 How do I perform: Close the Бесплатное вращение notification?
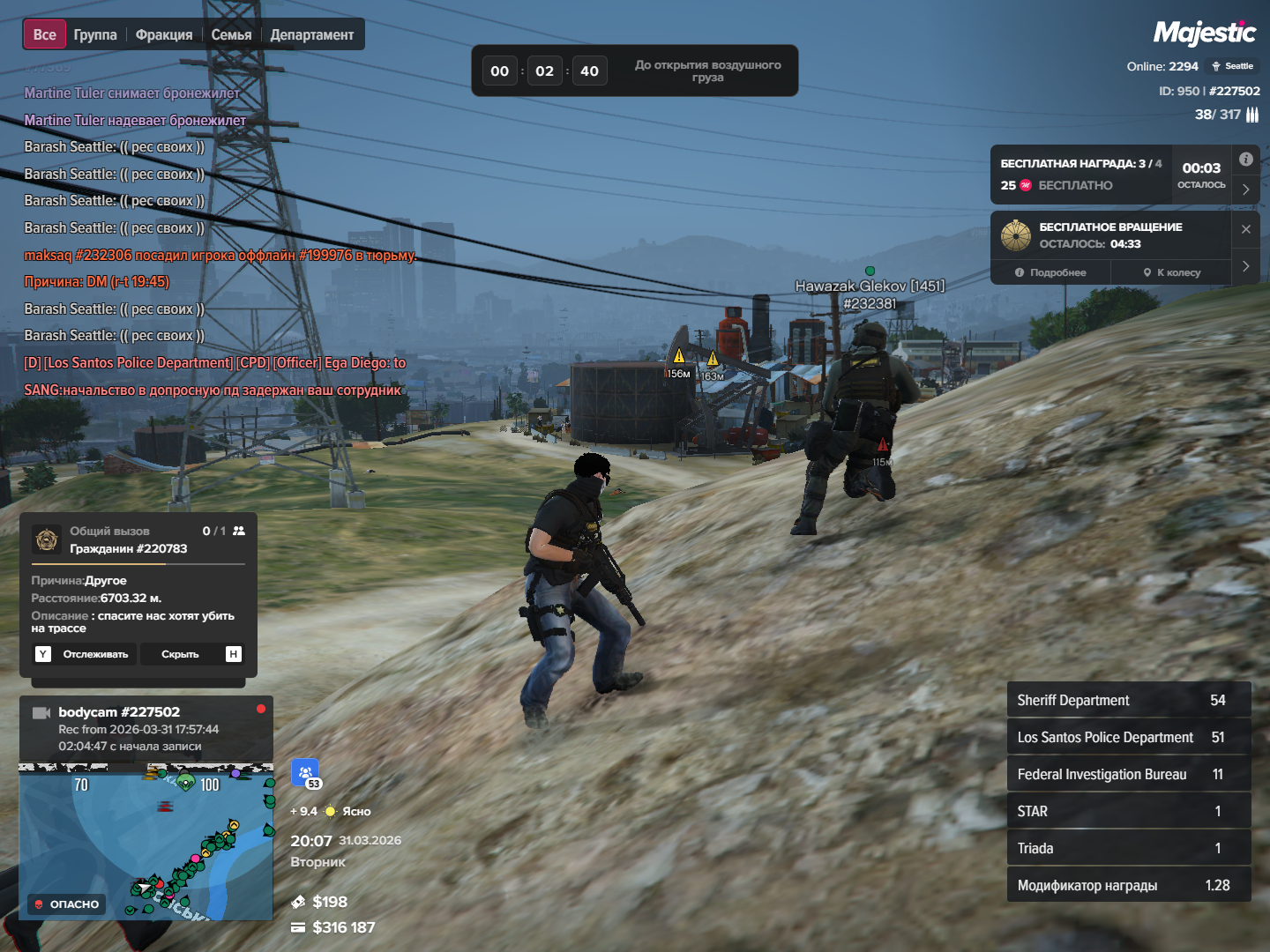tap(1245, 229)
